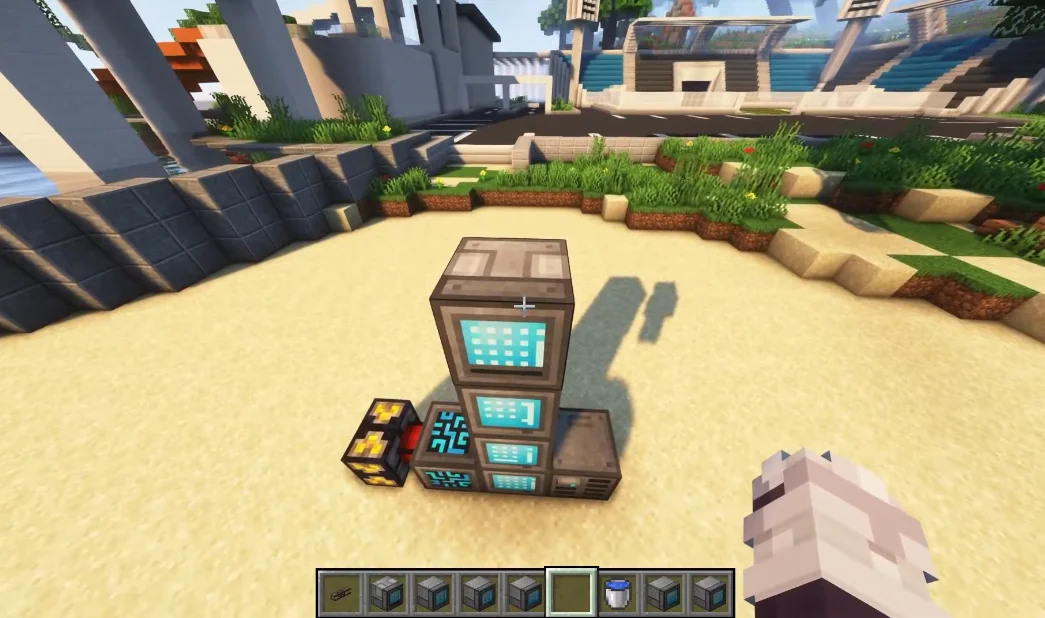Click the highlighted empty hotbar slot
The image size is (1045, 618).
pyautogui.click(x=571, y=593)
